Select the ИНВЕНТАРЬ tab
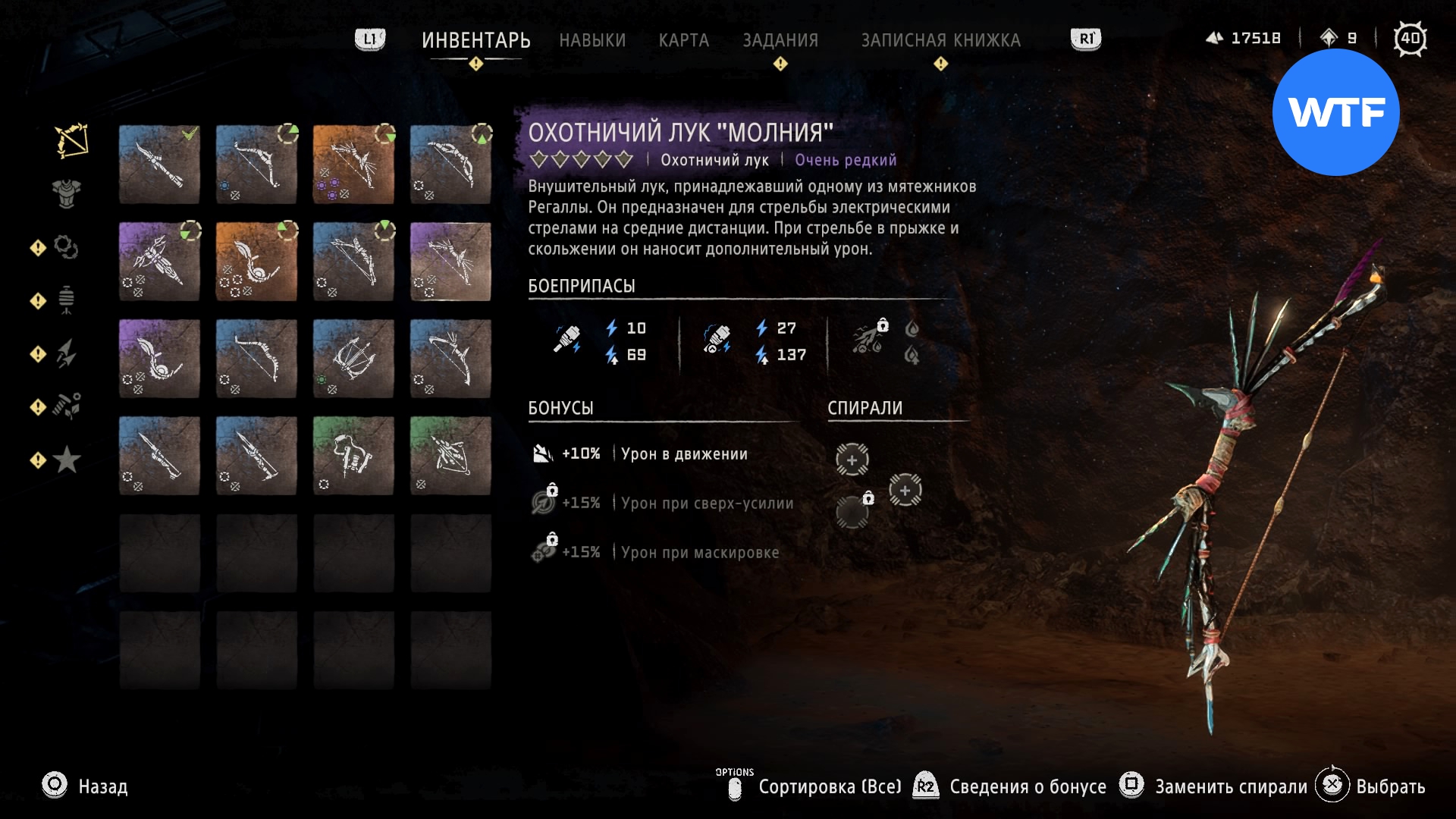This screenshot has height=819, width=1456. [x=475, y=40]
